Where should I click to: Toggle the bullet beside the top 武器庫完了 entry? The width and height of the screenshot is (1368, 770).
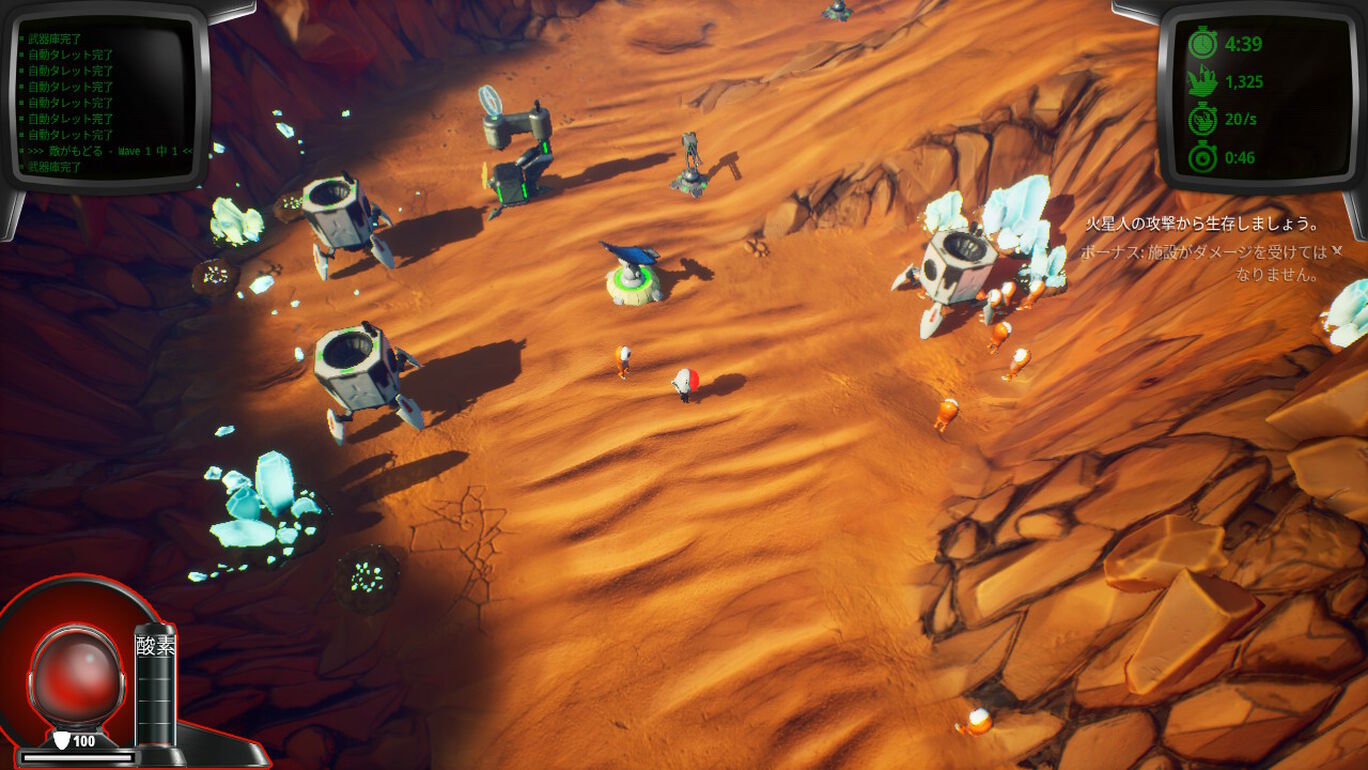pyautogui.click(x=23, y=36)
